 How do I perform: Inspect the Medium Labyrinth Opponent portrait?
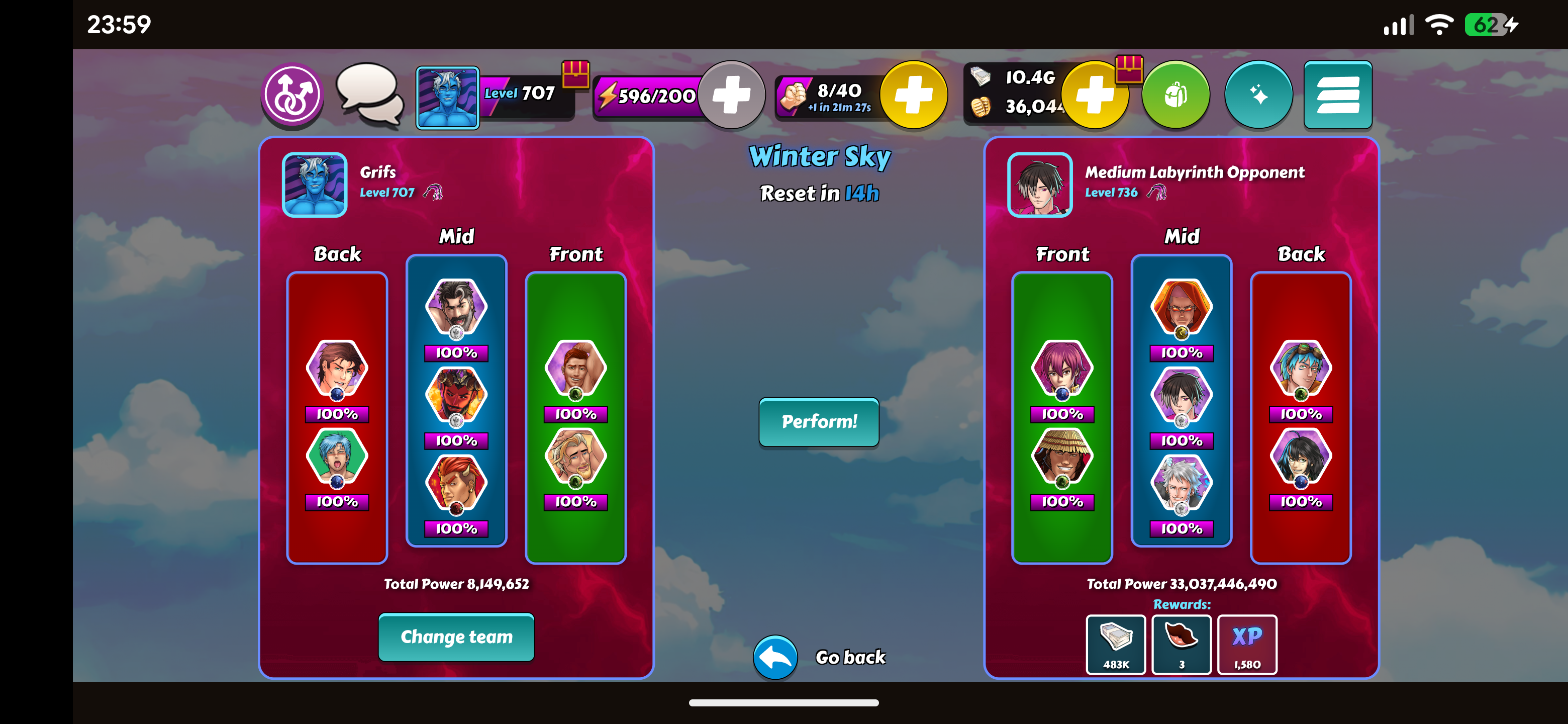tap(1040, 184)
